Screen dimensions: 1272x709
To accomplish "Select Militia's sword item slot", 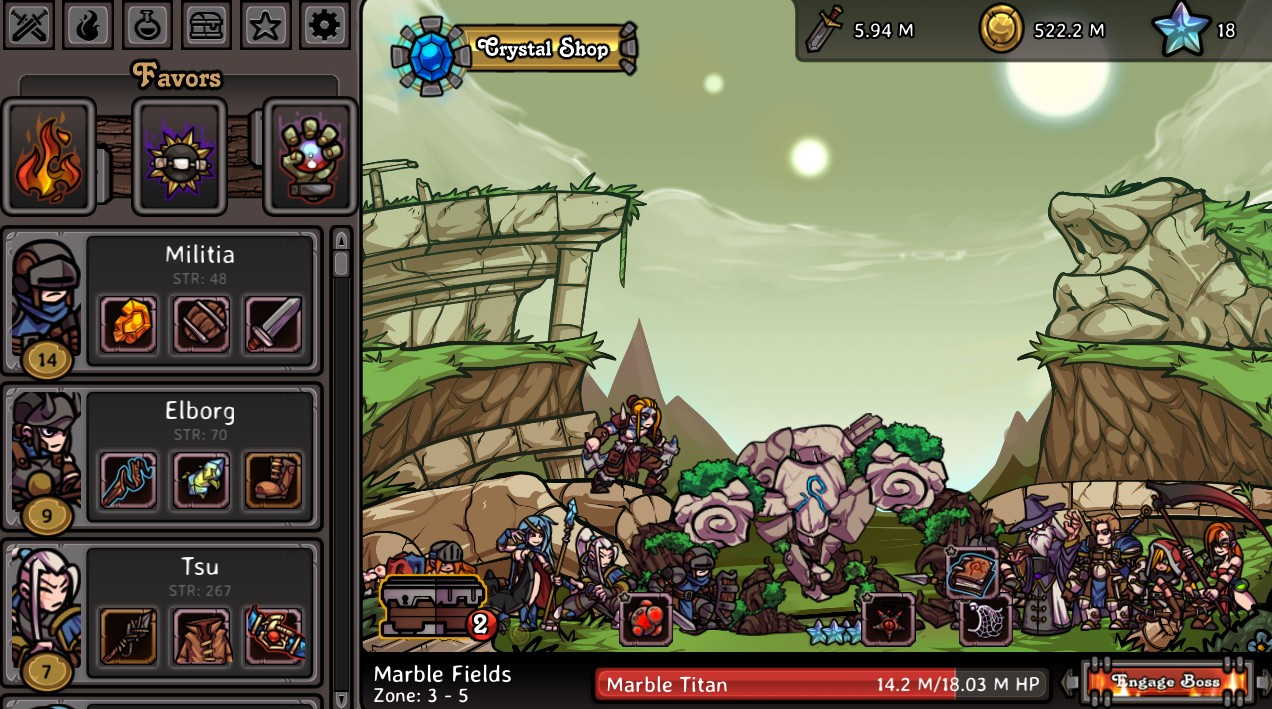I will click(x=273, y=323).
